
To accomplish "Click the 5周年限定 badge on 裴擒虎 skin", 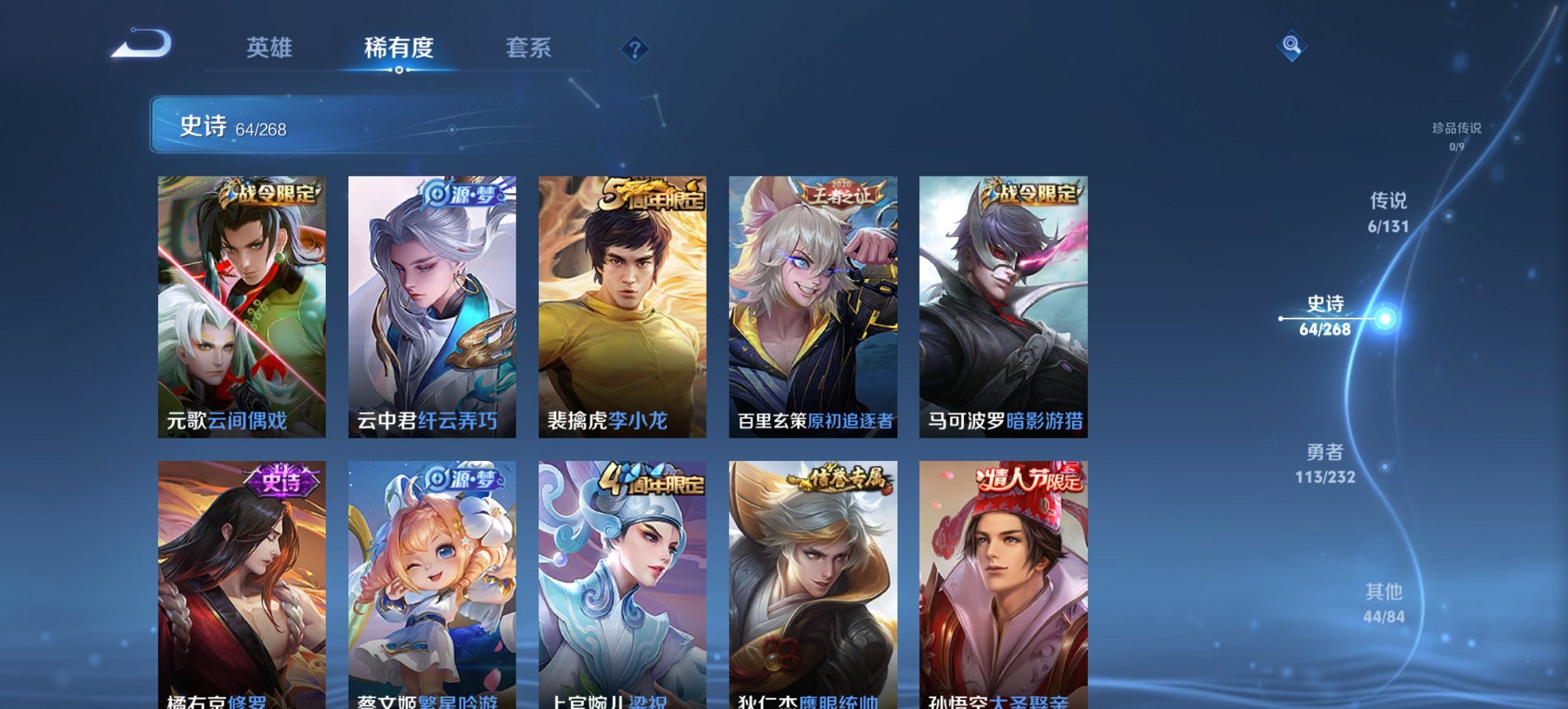I will (x=652, y=193).
